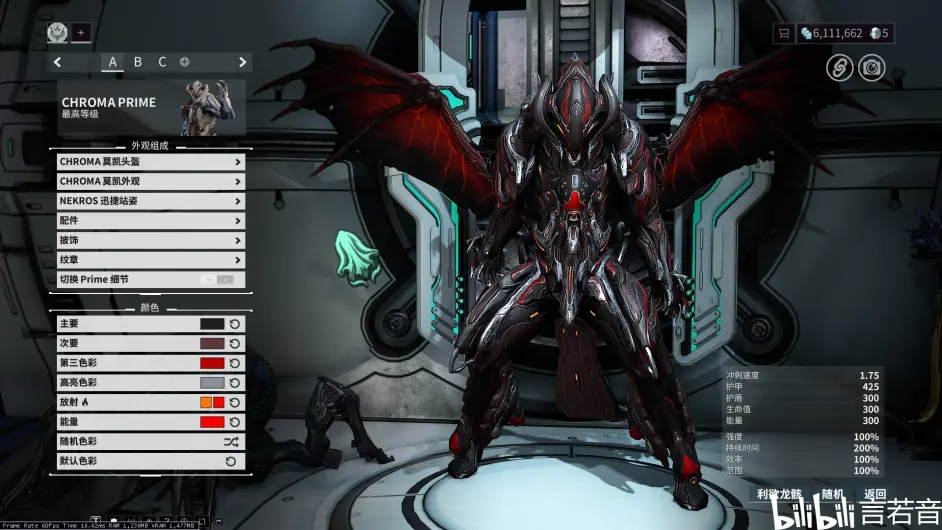
Task: Switch to appearance config B
Action: (x=138, y=62)
